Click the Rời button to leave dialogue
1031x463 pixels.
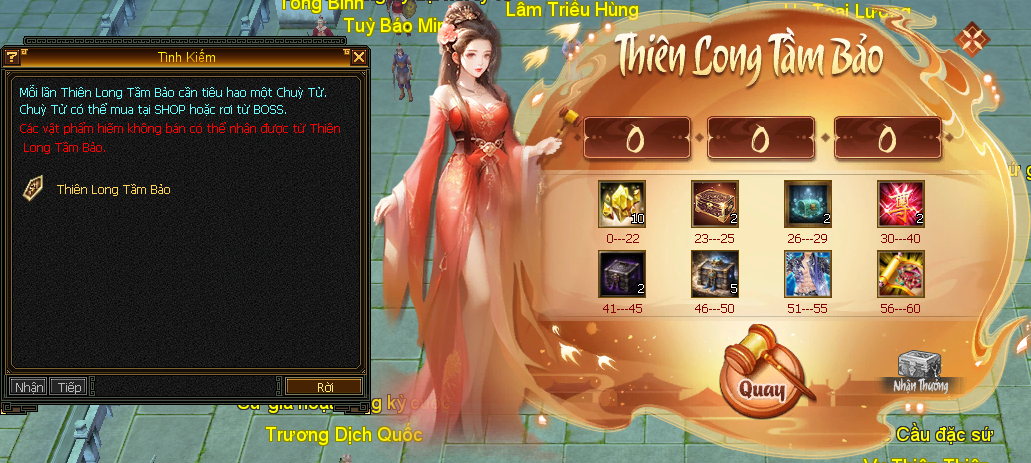pyautogui.click(x=324, y=387)
